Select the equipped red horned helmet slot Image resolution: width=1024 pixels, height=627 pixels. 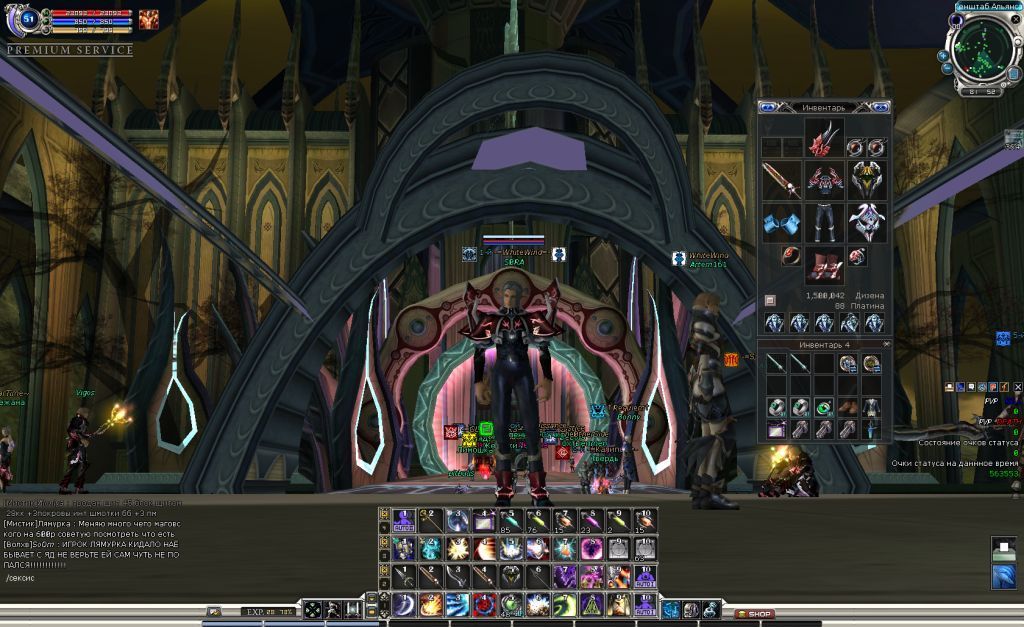tap(825, 140)
